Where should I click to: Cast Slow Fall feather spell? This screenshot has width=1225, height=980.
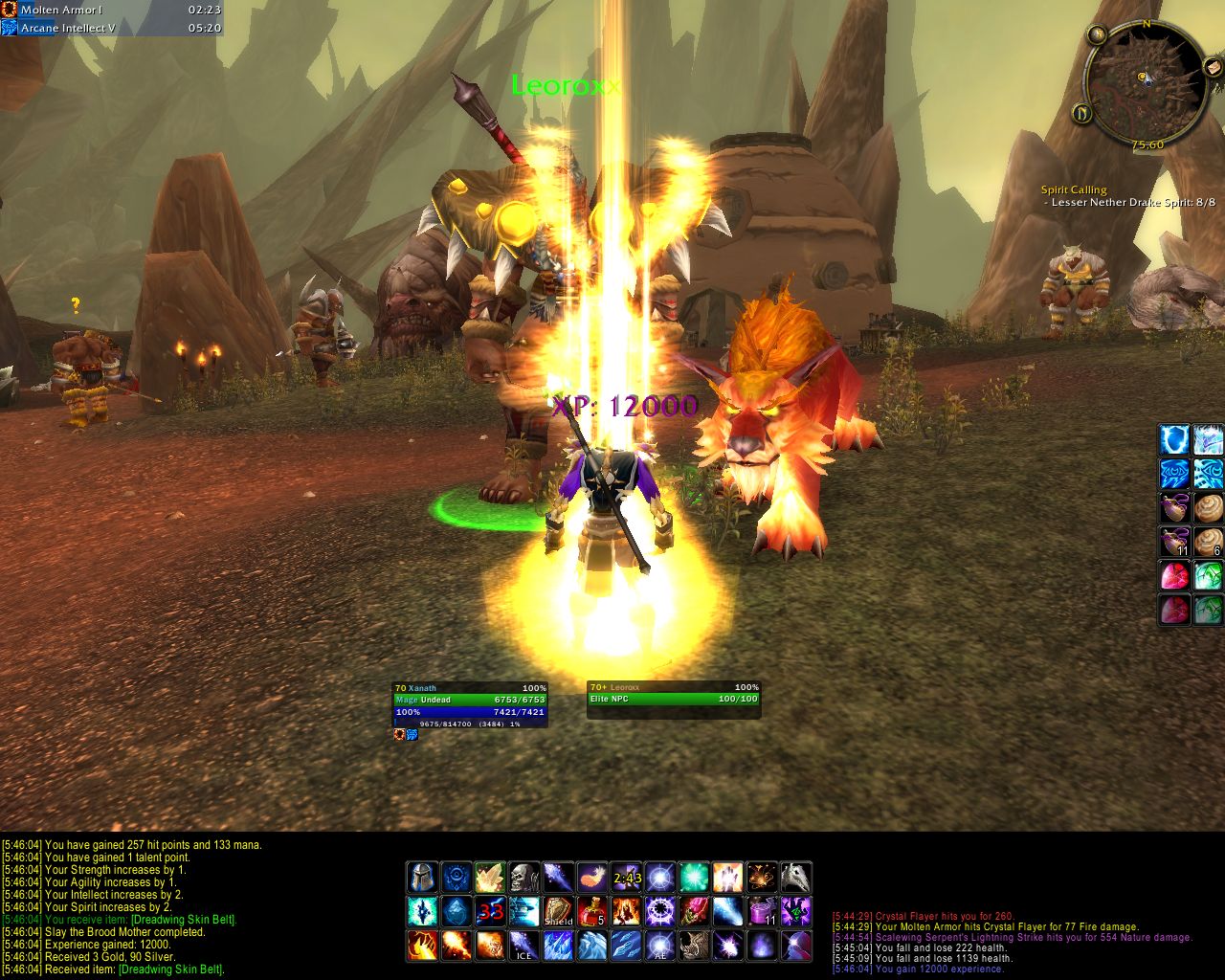coord(592,877)
